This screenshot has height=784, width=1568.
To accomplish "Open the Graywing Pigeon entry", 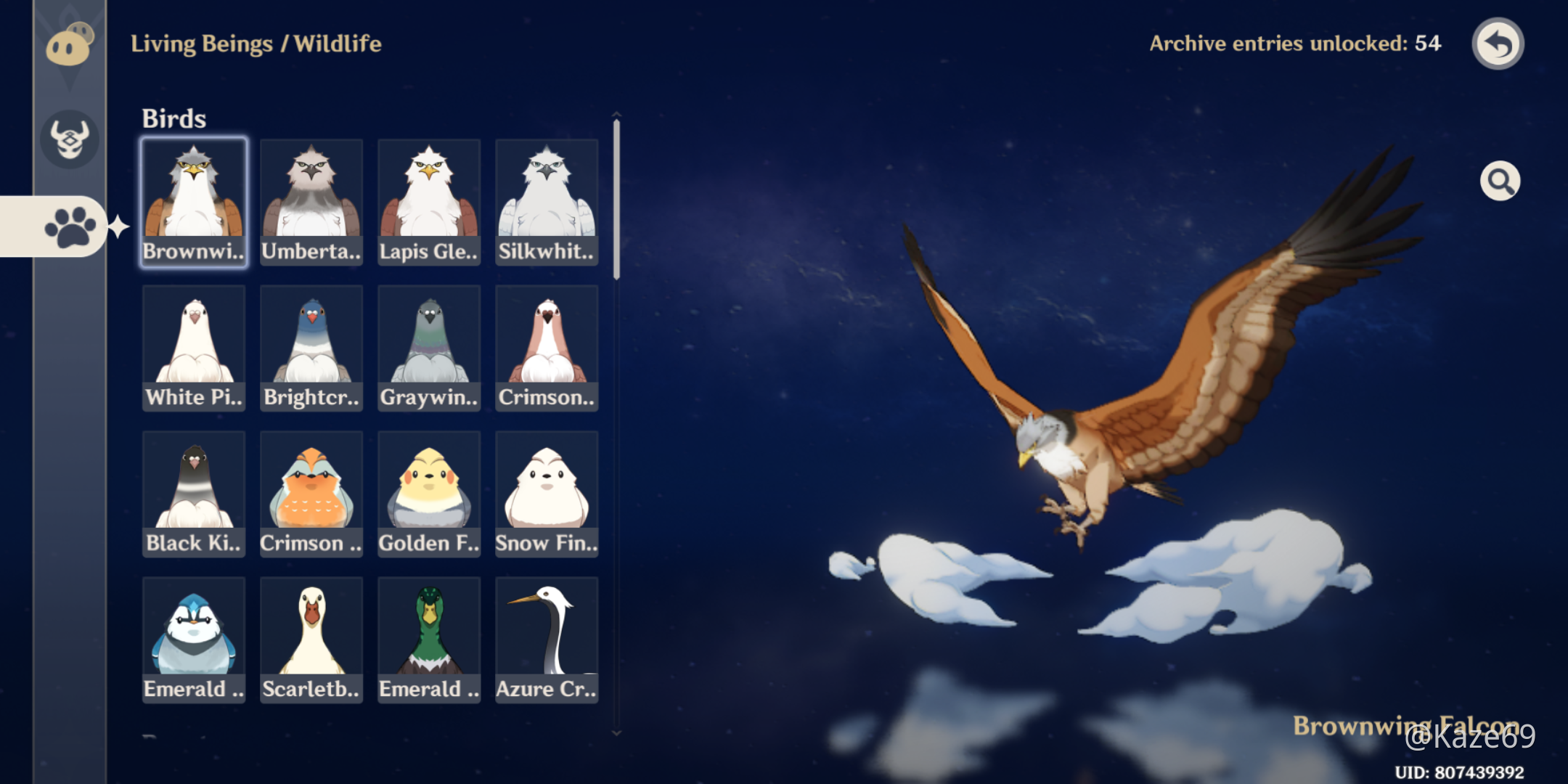I will [x=429, y=348].
